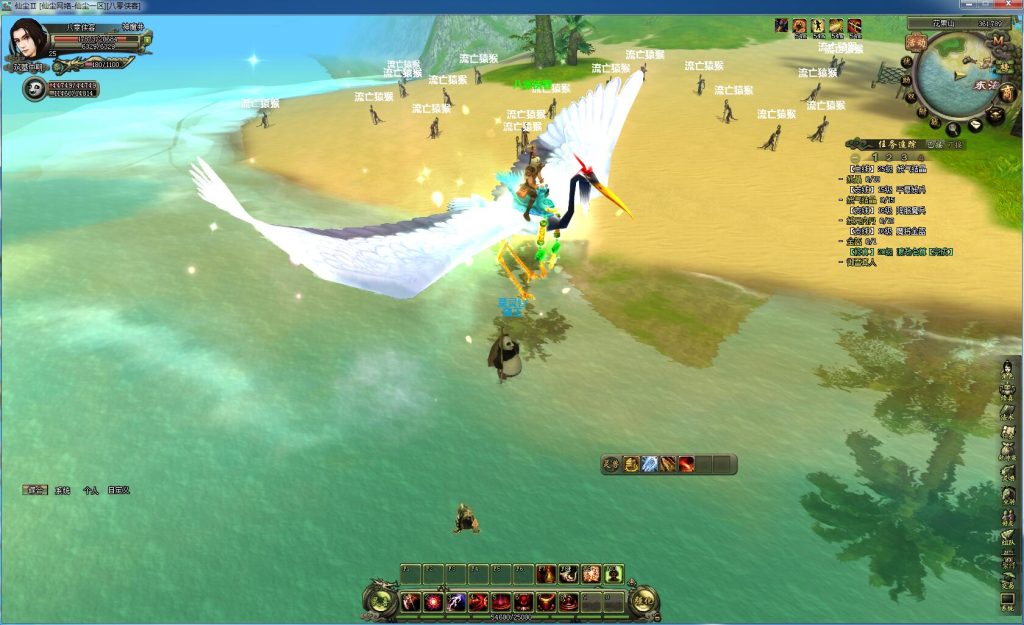Screen dimensions: 1024x625
Task: Switch quest tracker to tab 2
Action: 889,158
